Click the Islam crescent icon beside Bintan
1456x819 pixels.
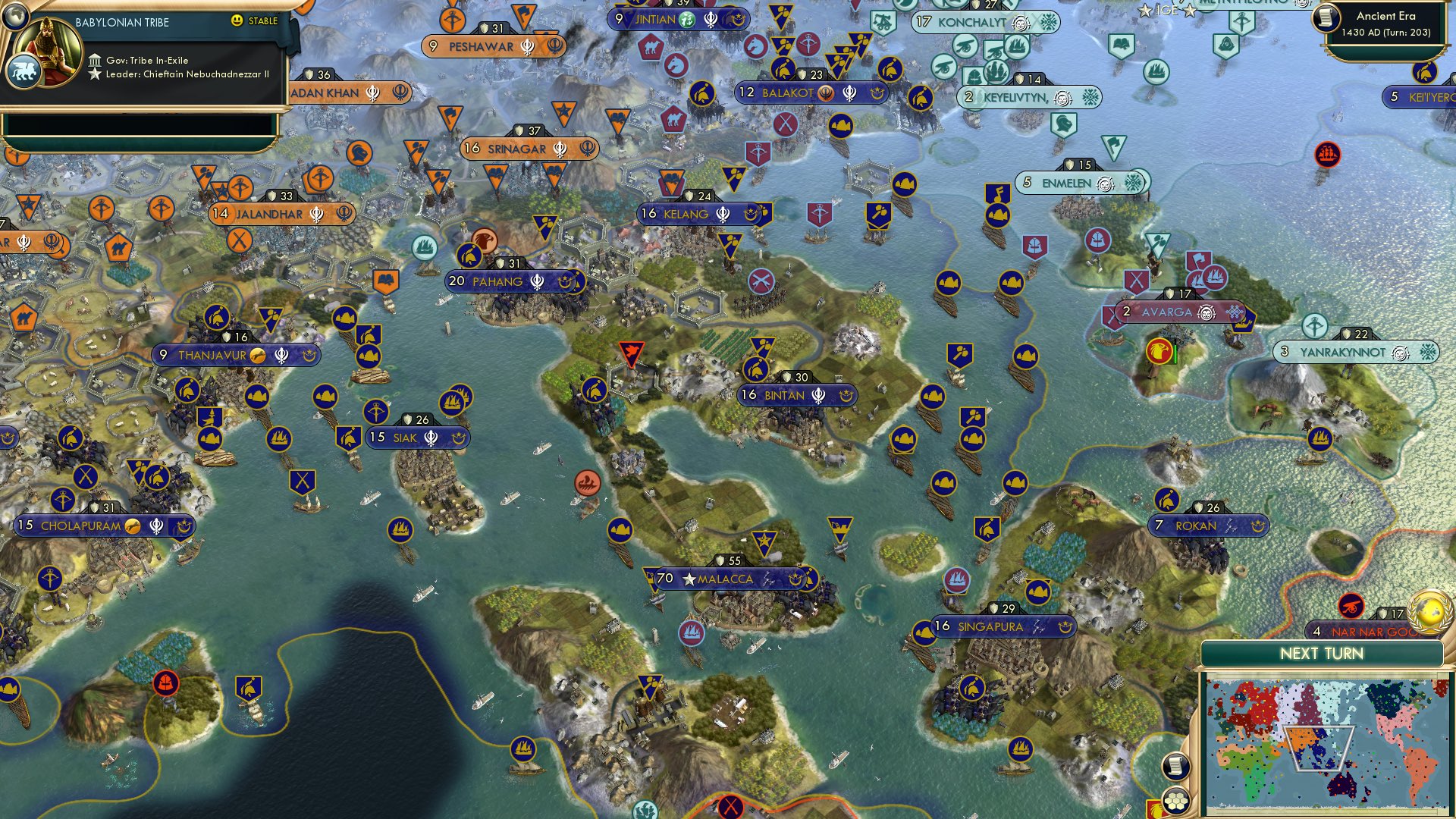[846, 396]
